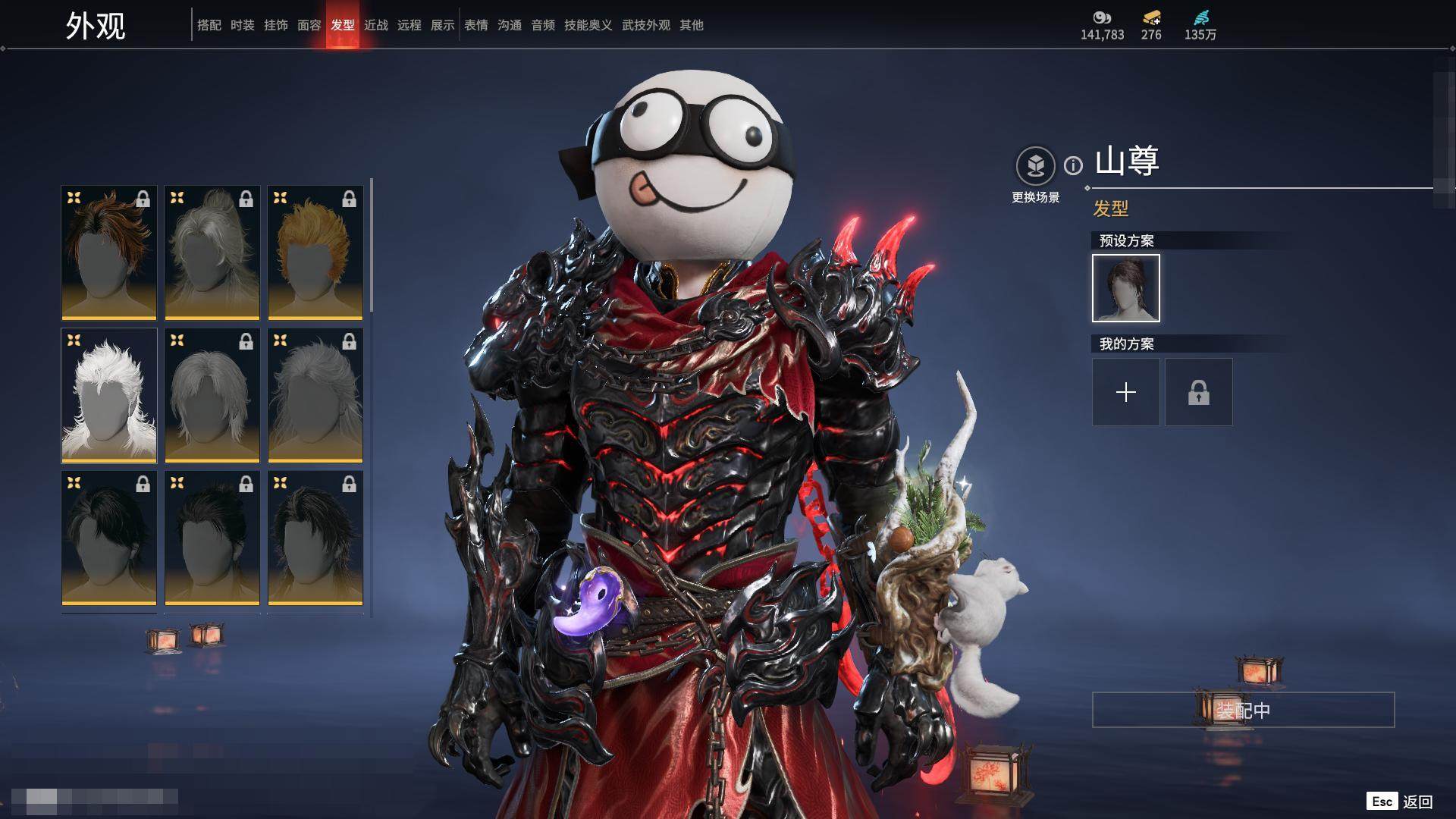Pick the brown messy hairstyle thumbnail

coord(108,253)
